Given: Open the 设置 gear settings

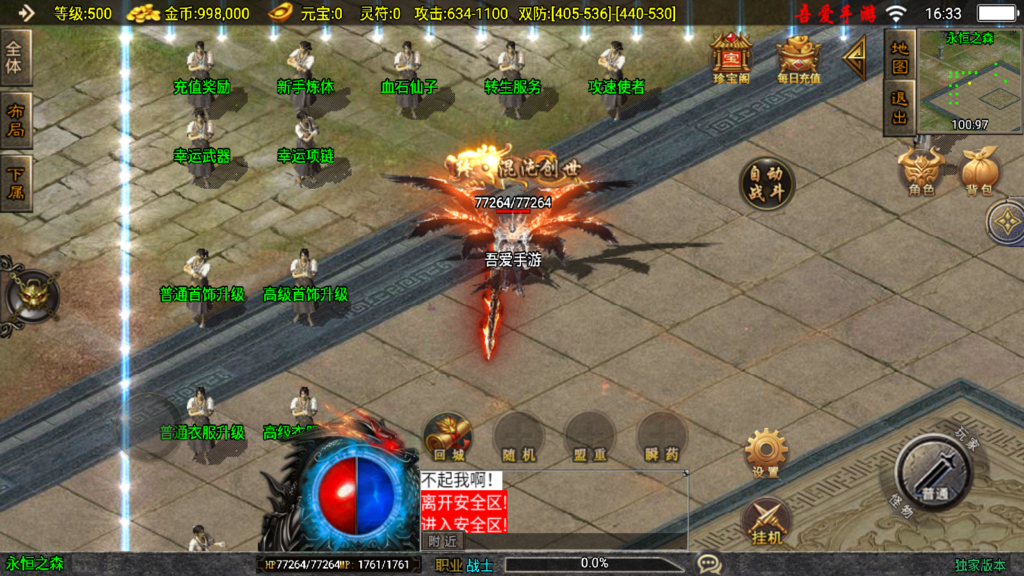Looking at the screenshot, I should [x=766, y=453].
